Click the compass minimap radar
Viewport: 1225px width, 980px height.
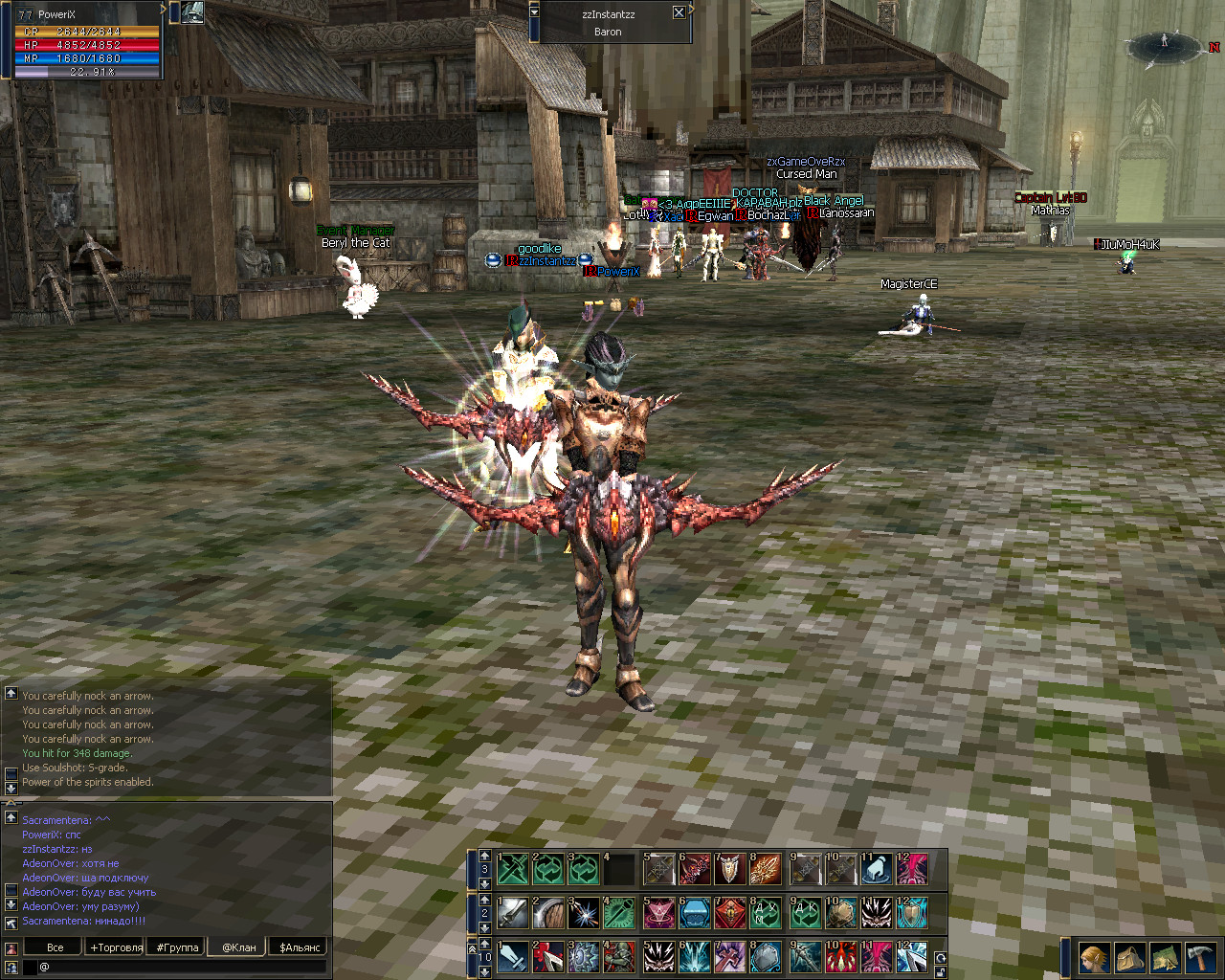click(1165, 45)
